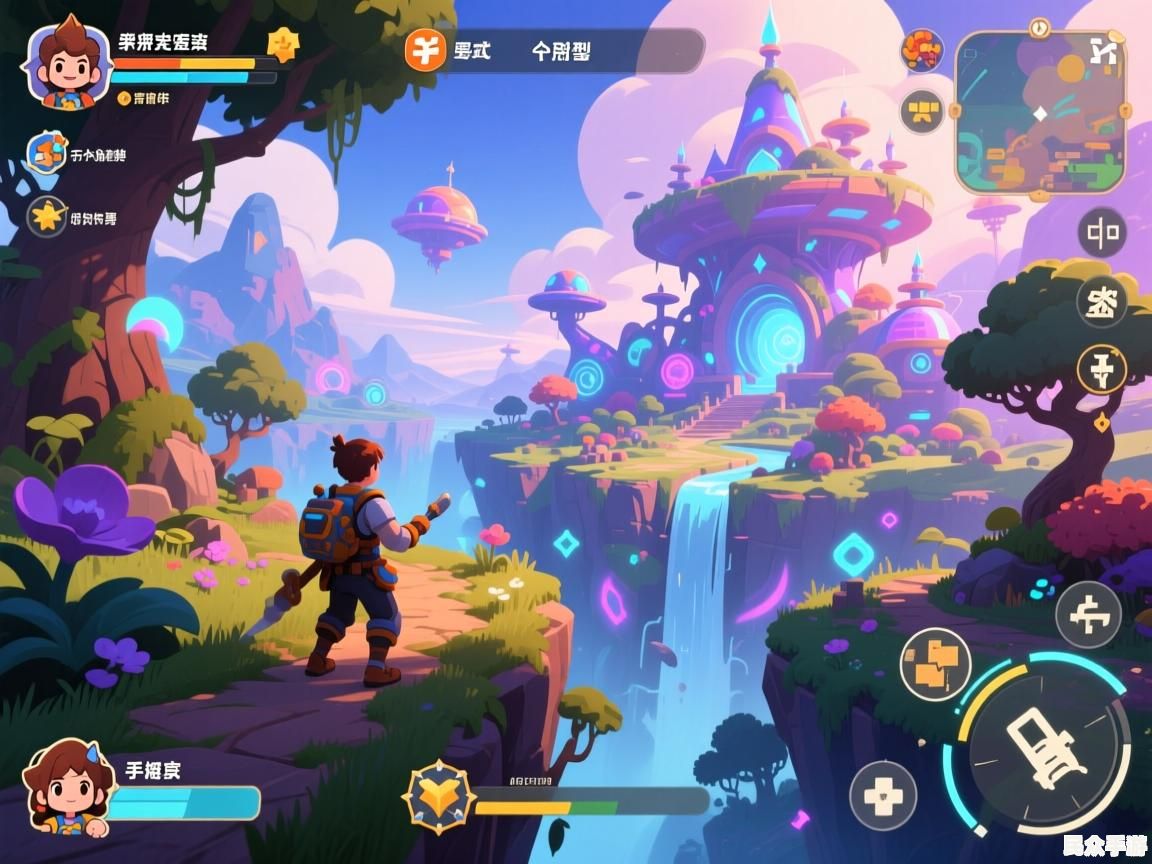
Task: Open the orange and blue quest tracker icon
Action: pyautogui.click(x=47, y=153)
